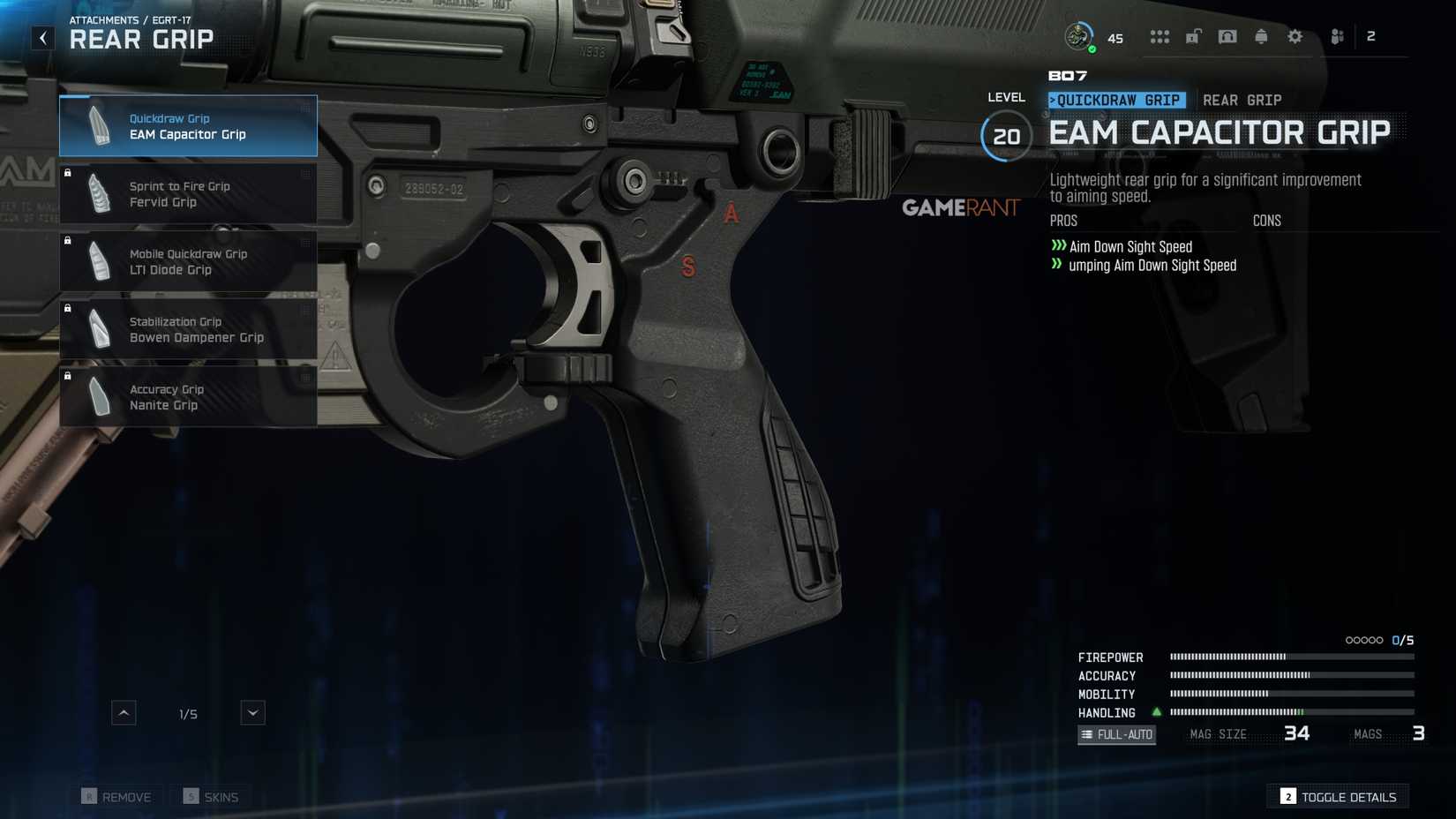Viewport: 1456px width, 819px height.
Task: Go back using the top-left arrow
Action: click(x=43, y=38)
